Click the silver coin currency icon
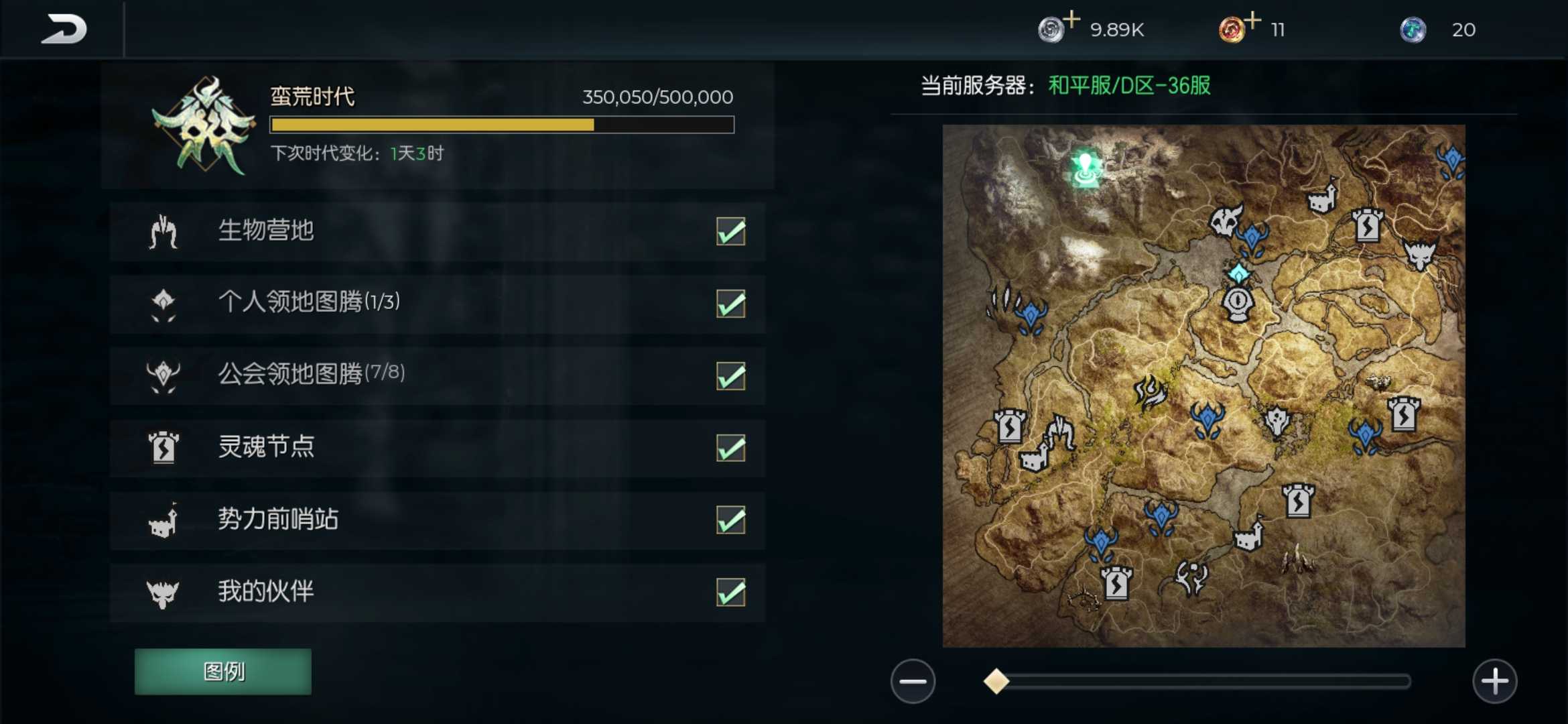 click(1051, 30)
